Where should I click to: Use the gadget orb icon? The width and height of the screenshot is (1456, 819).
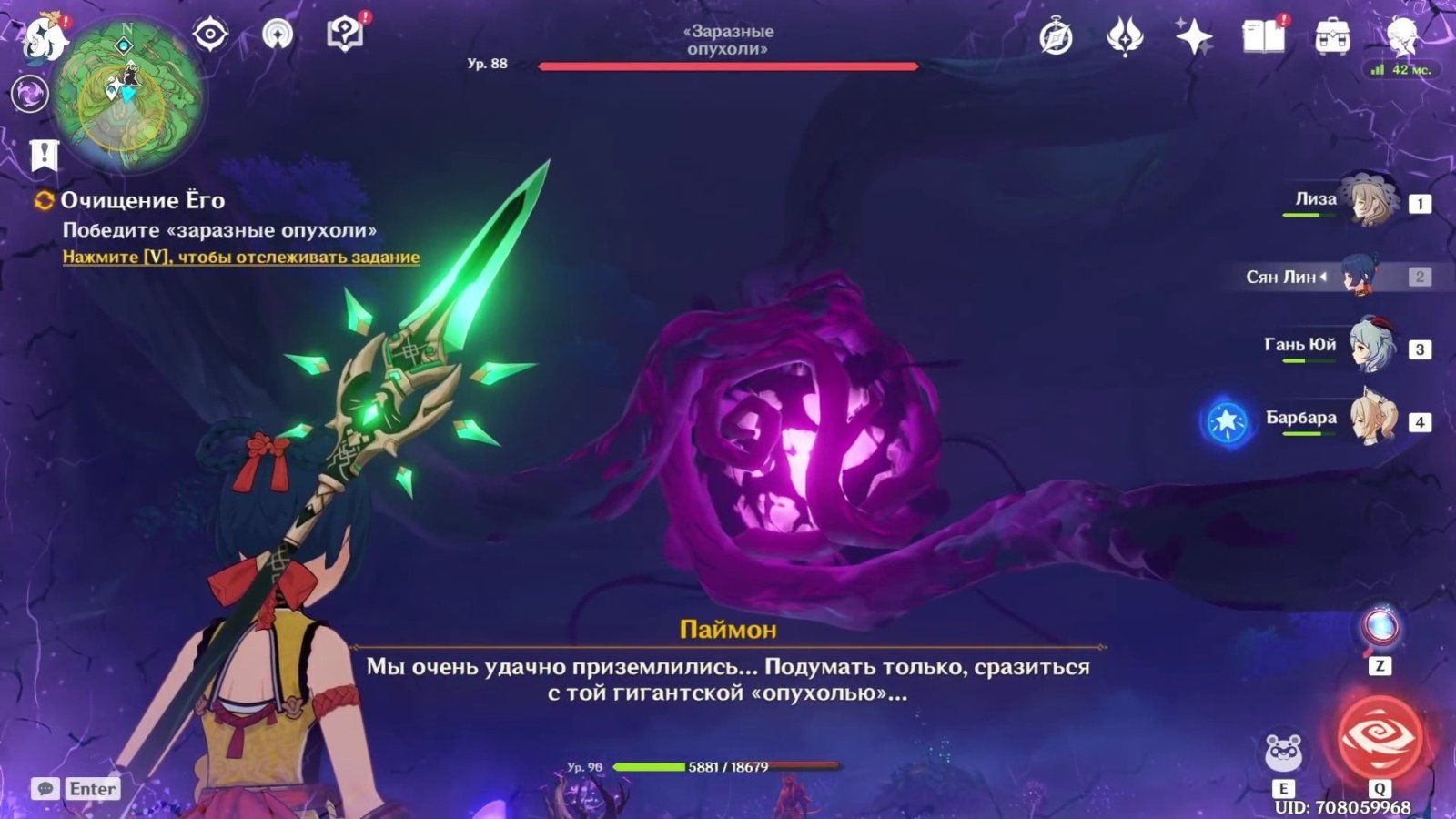click(x=1380, y=628)
